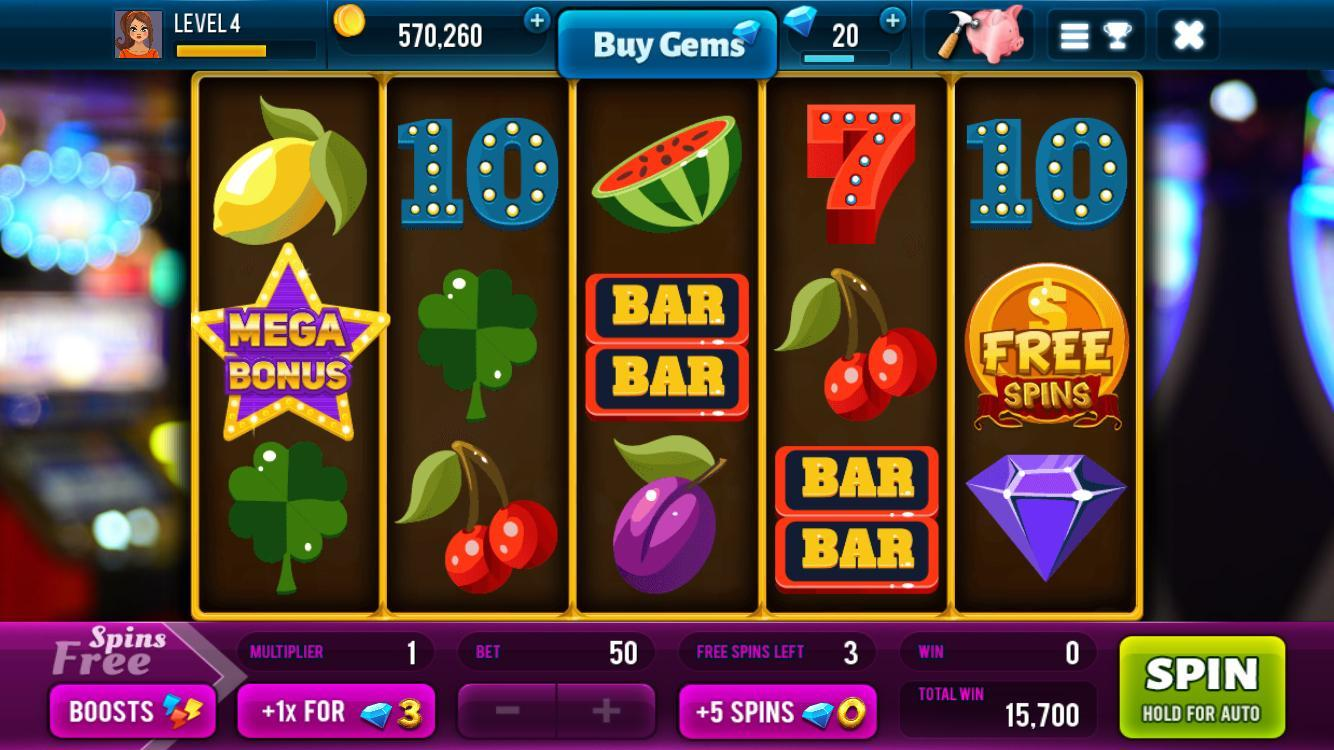Tap the hammer repair icon

click(951, 33)
